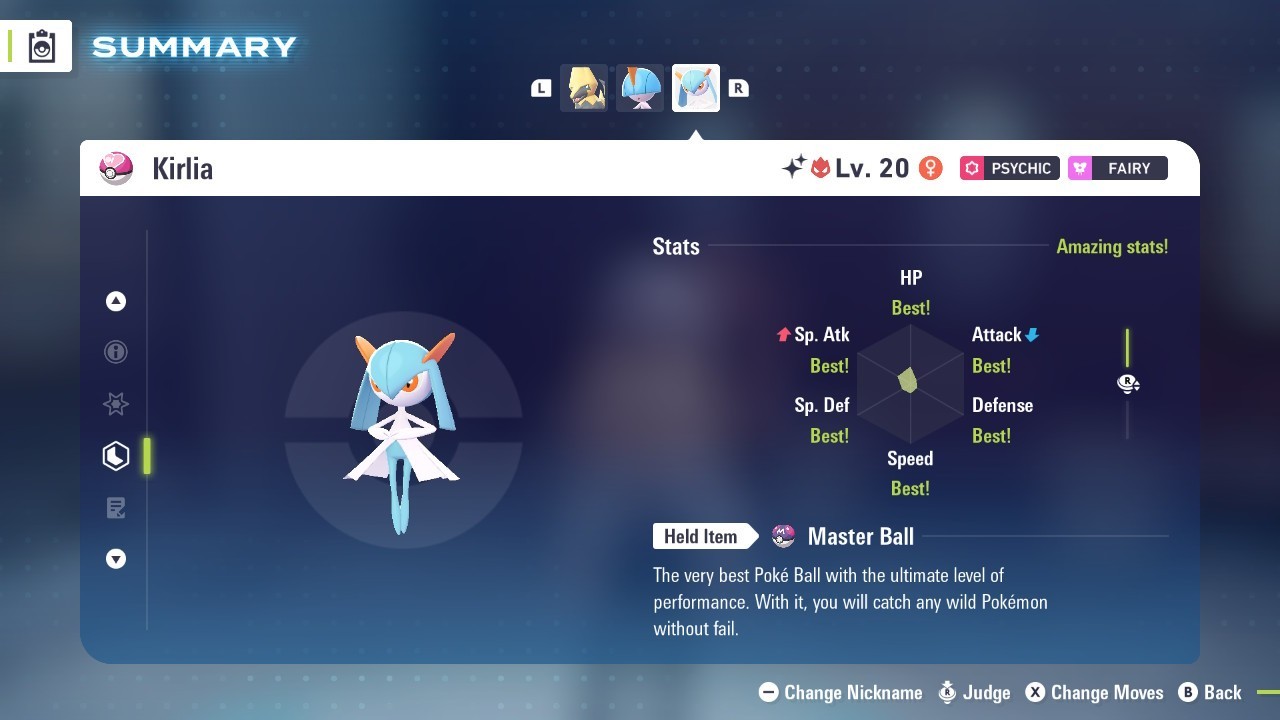Select the hexagon stats page tab
Viewport: 1280px width, 720px height.
pyautogui.click(x=116, y=456)
